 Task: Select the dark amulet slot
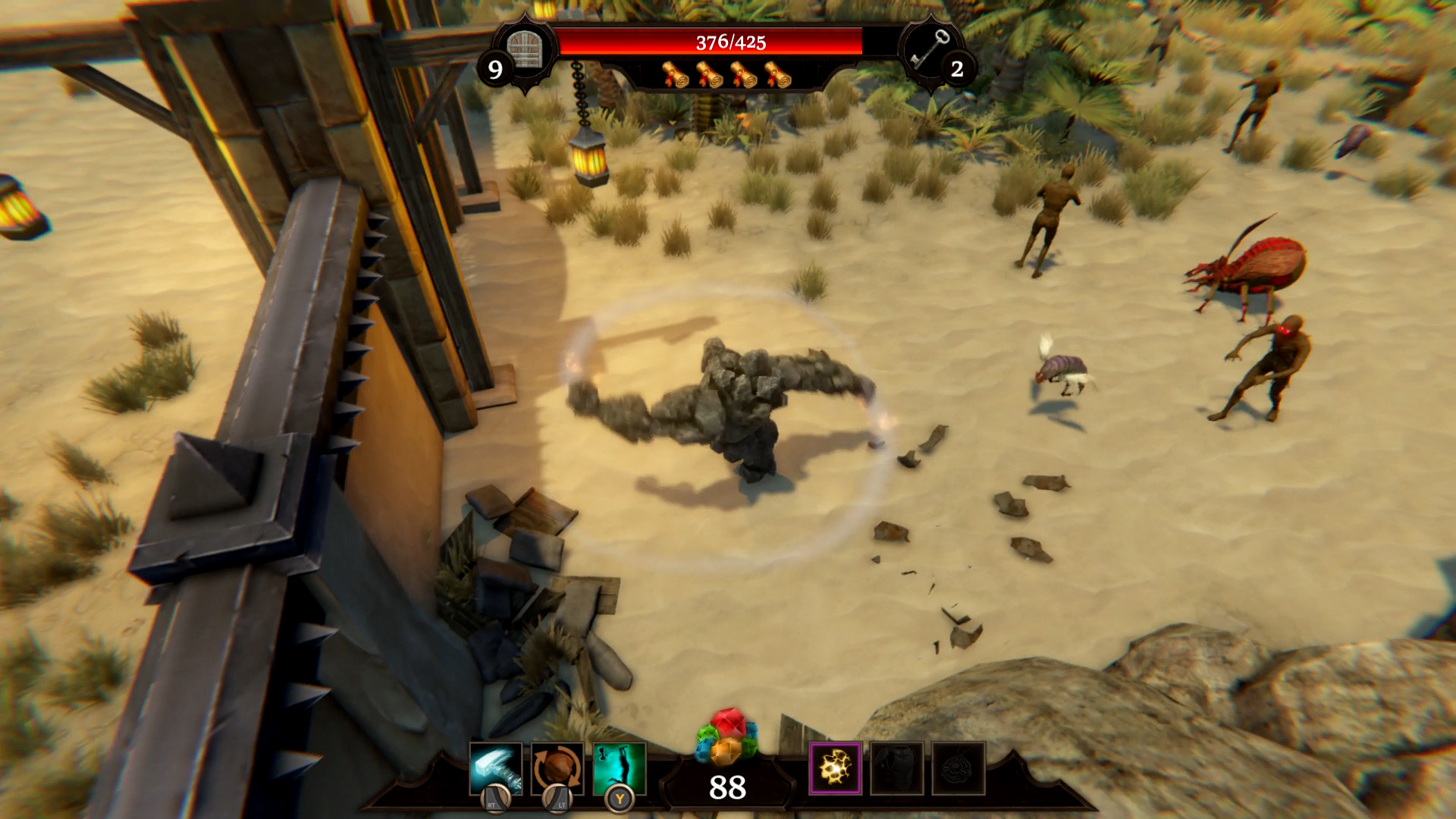959,768
